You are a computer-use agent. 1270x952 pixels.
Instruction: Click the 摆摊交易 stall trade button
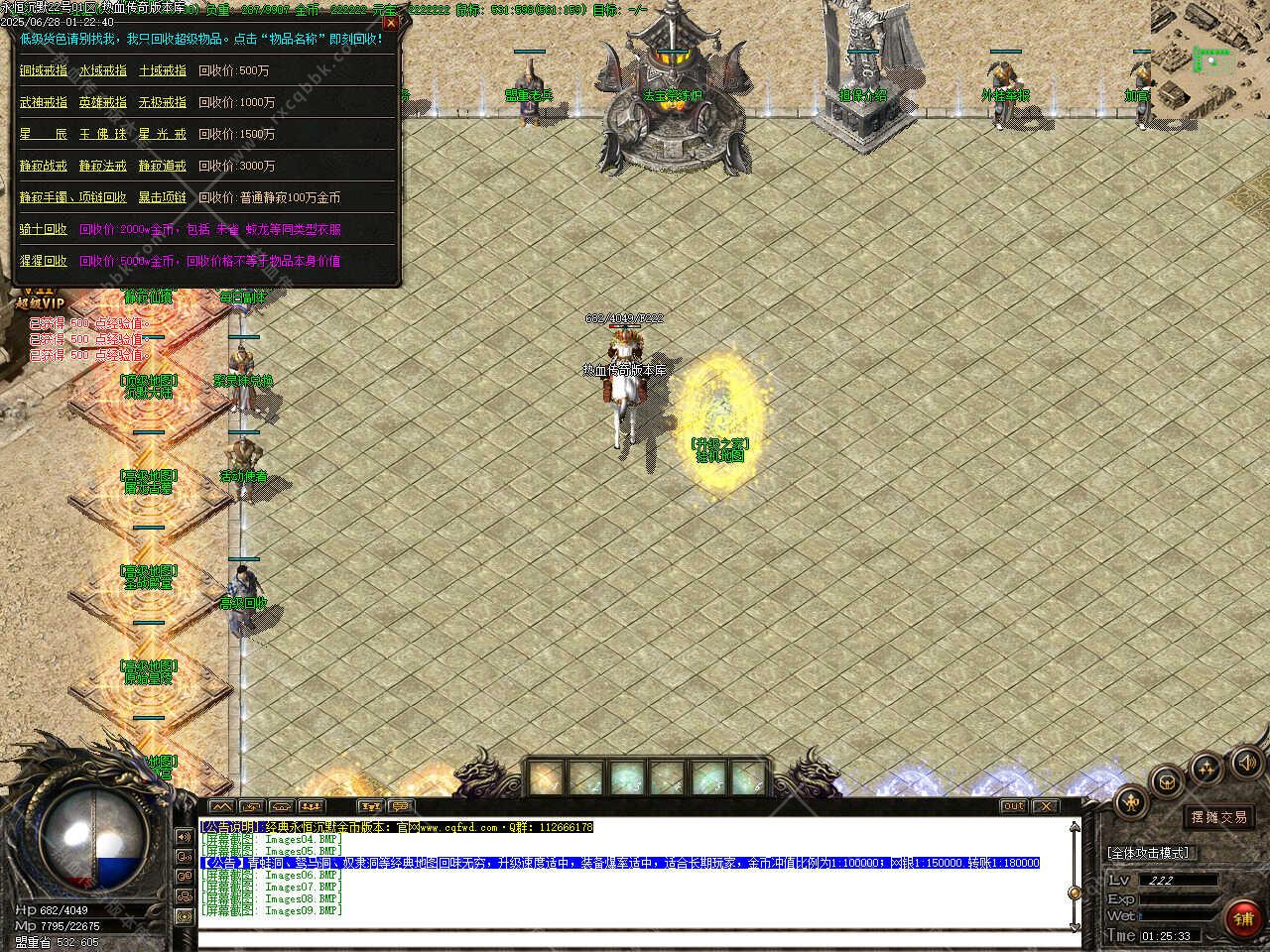click(x=1219, y=818)
